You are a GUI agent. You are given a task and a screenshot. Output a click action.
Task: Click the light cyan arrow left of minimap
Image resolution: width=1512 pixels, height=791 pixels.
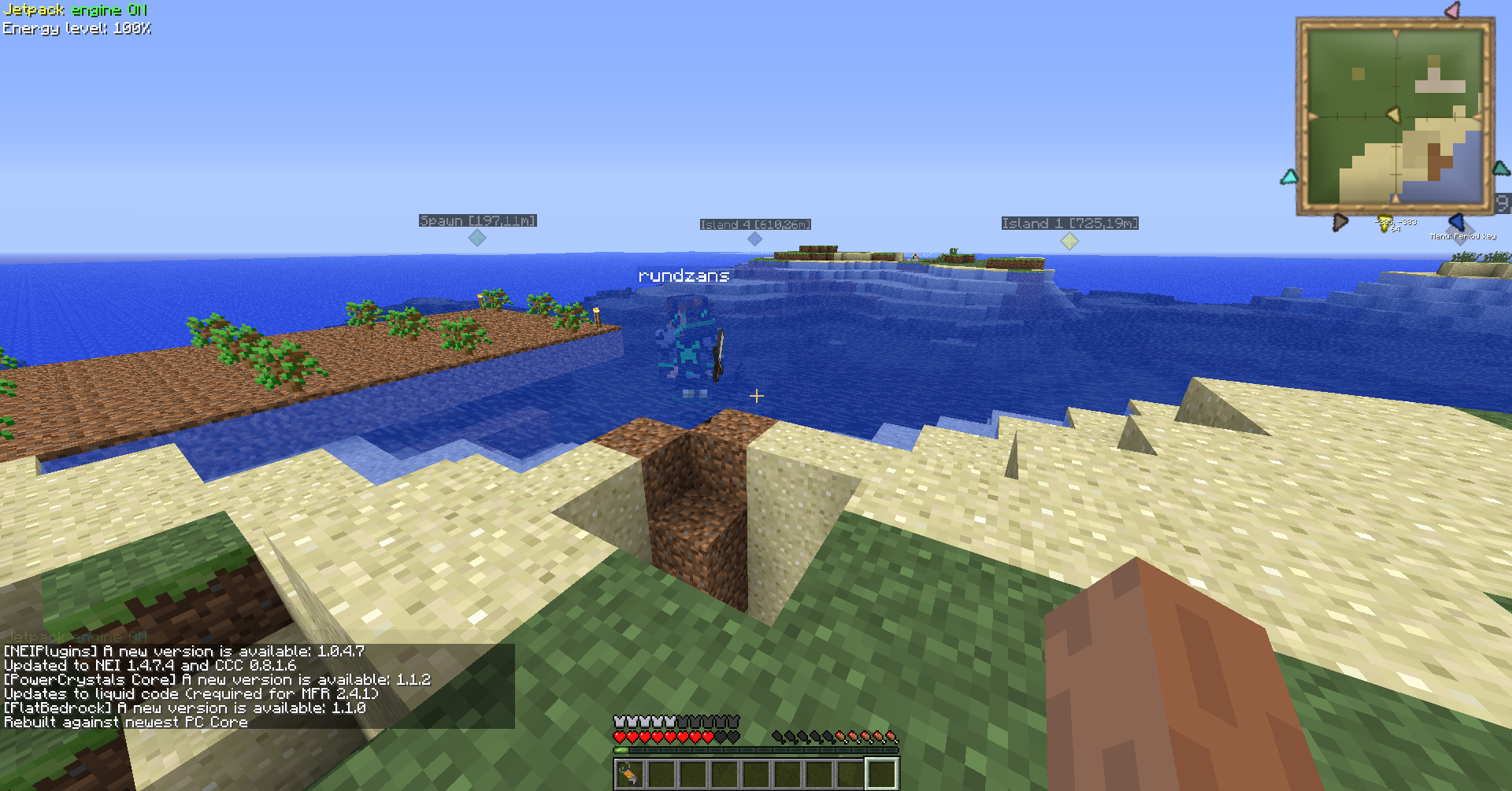tap(1289, 177)
